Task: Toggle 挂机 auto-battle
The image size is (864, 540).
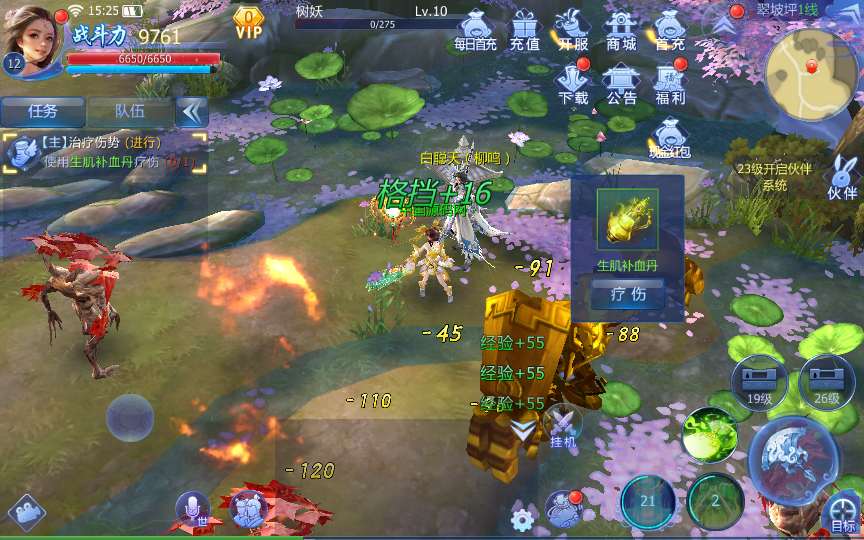Action: [x=563, y=427]
